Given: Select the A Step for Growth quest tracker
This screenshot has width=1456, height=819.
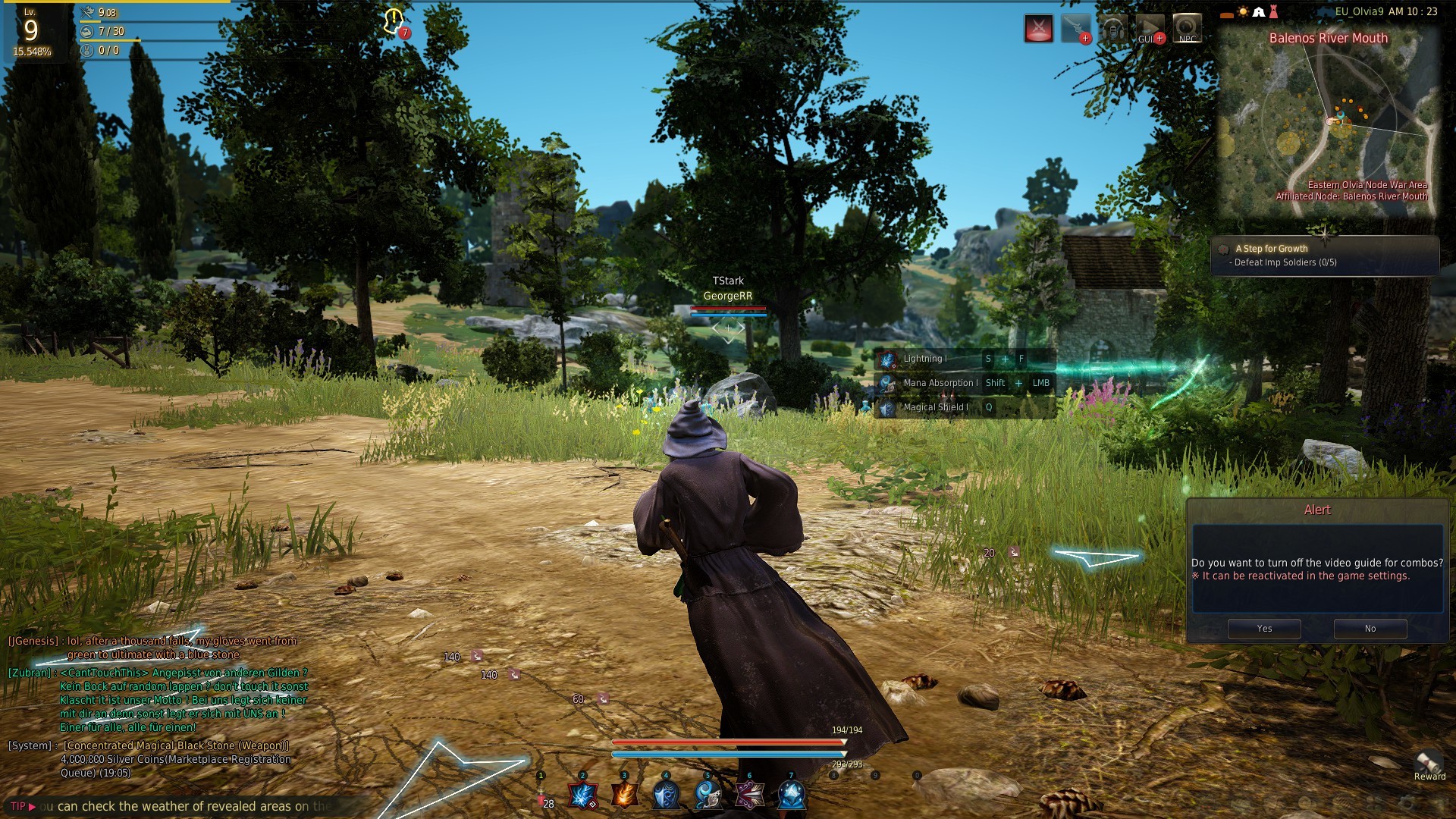Looking at the screenshot, I should [1325, 256].
